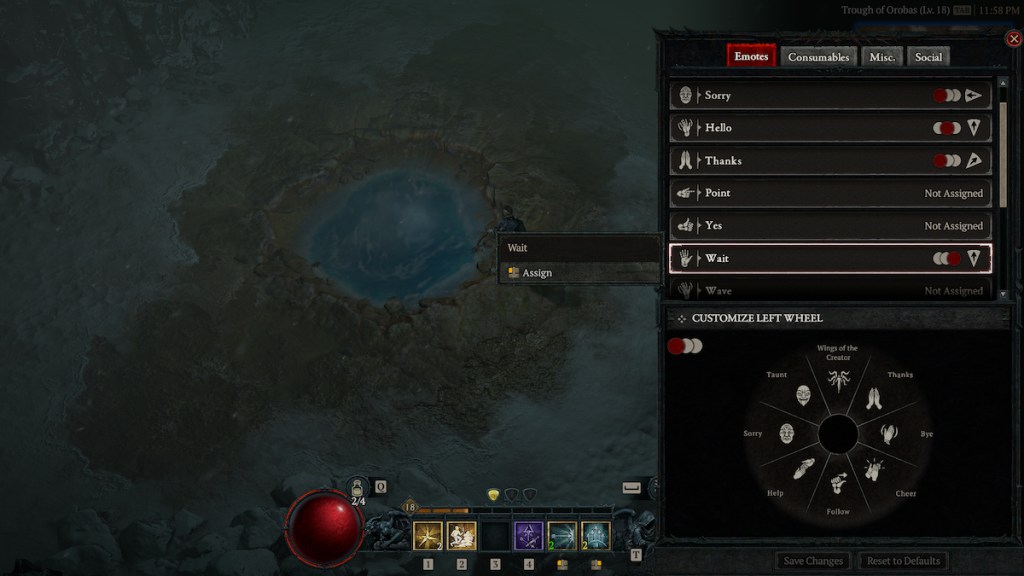Choose the Wings of the Creator wheel slot
This screenshot has height=576, width=1024.
(838, 381)
